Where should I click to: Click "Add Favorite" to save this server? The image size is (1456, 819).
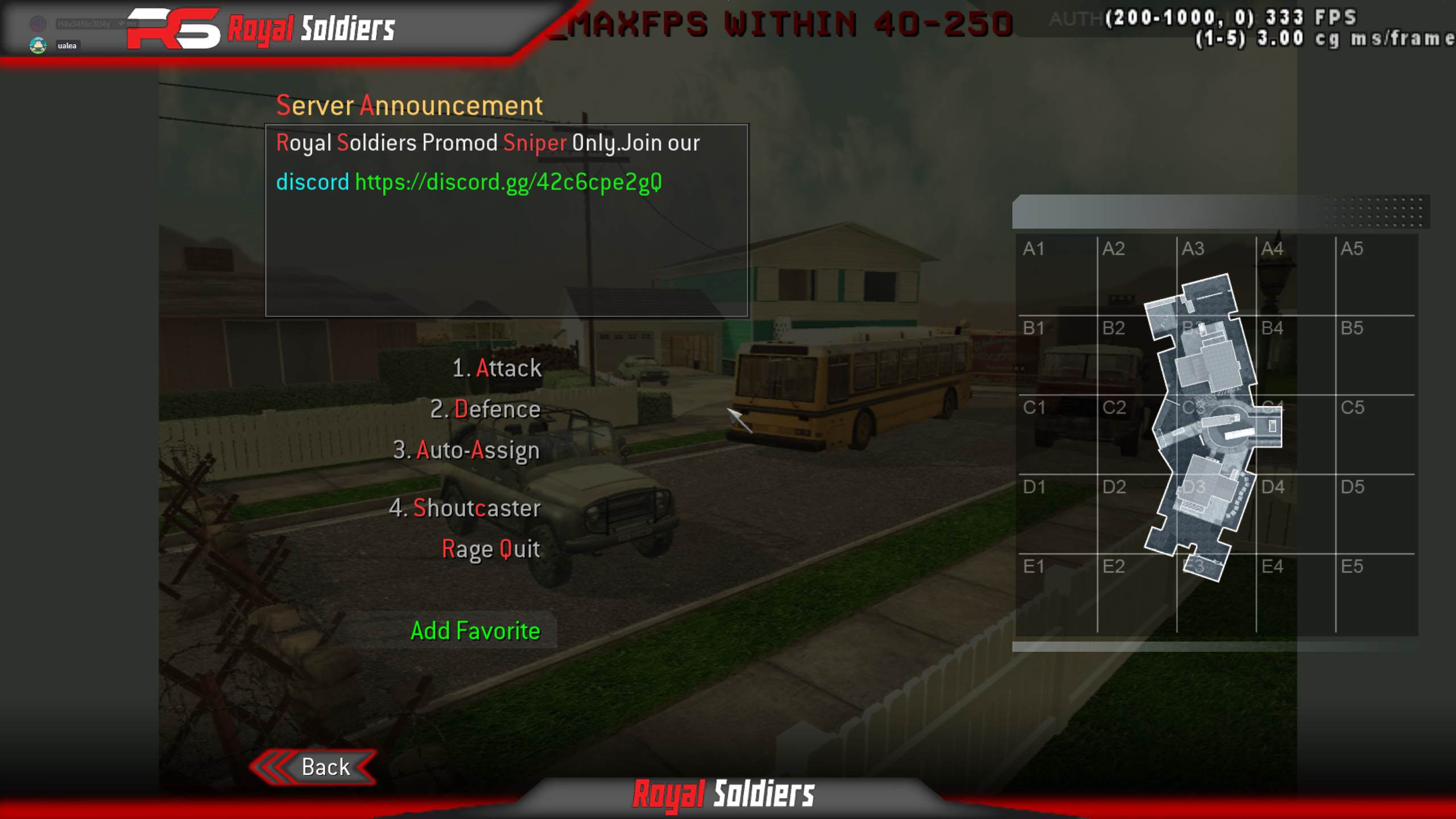474,630
